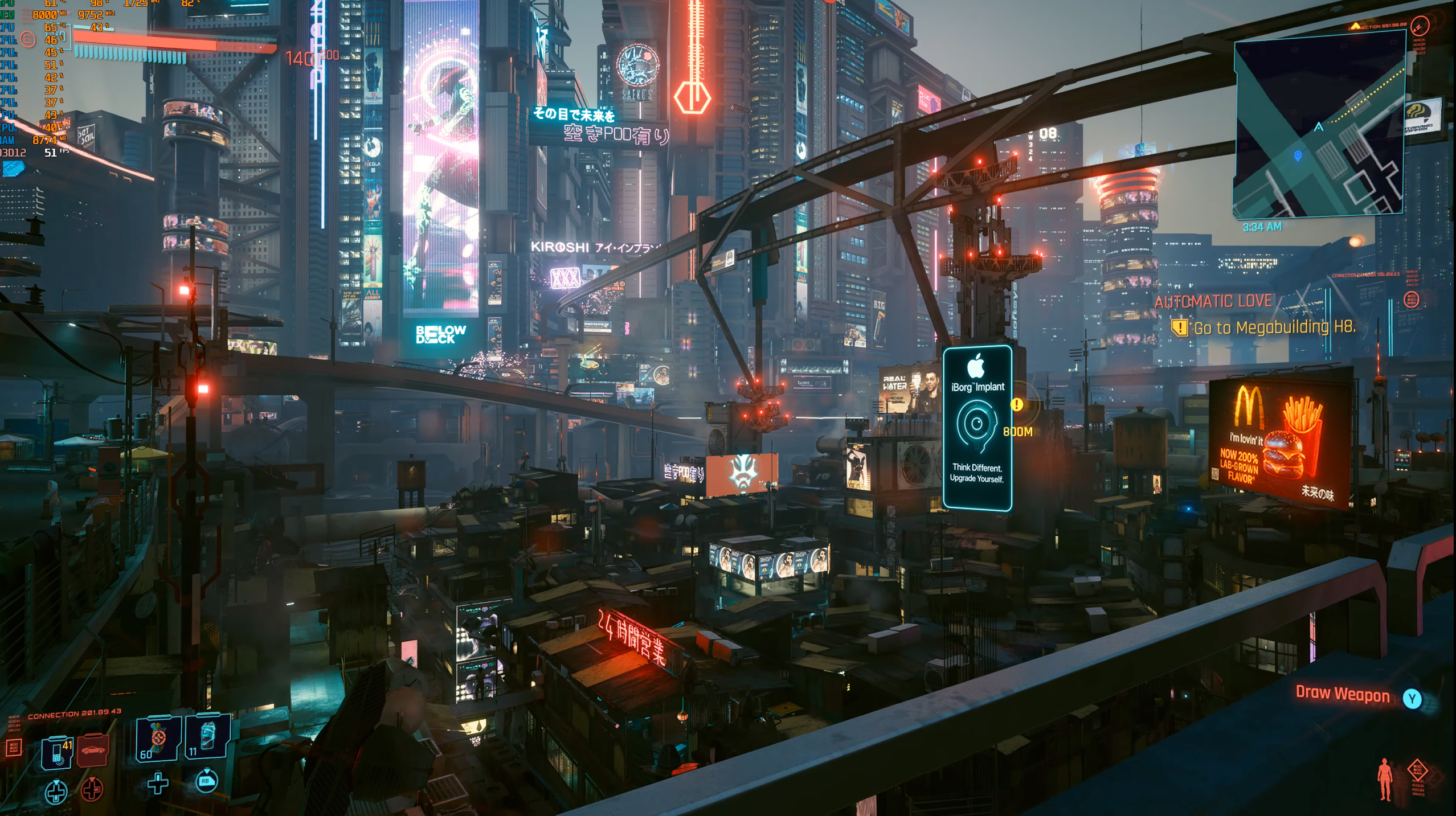The image size is (1456, 816).
Task: Select the red vehicle call slot
Action: 92,750
